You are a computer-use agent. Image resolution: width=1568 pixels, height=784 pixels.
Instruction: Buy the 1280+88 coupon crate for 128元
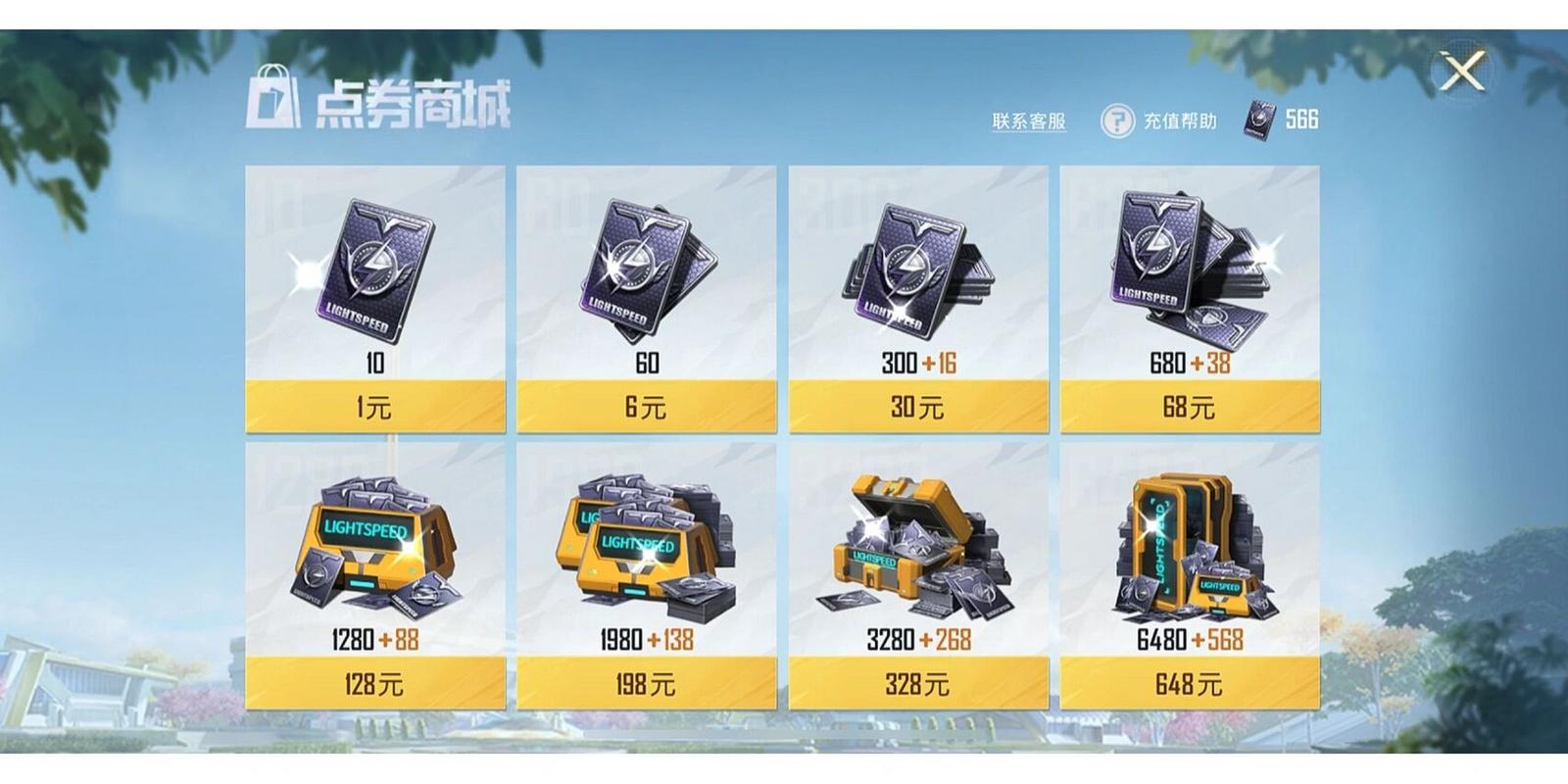tap(375, 683)
